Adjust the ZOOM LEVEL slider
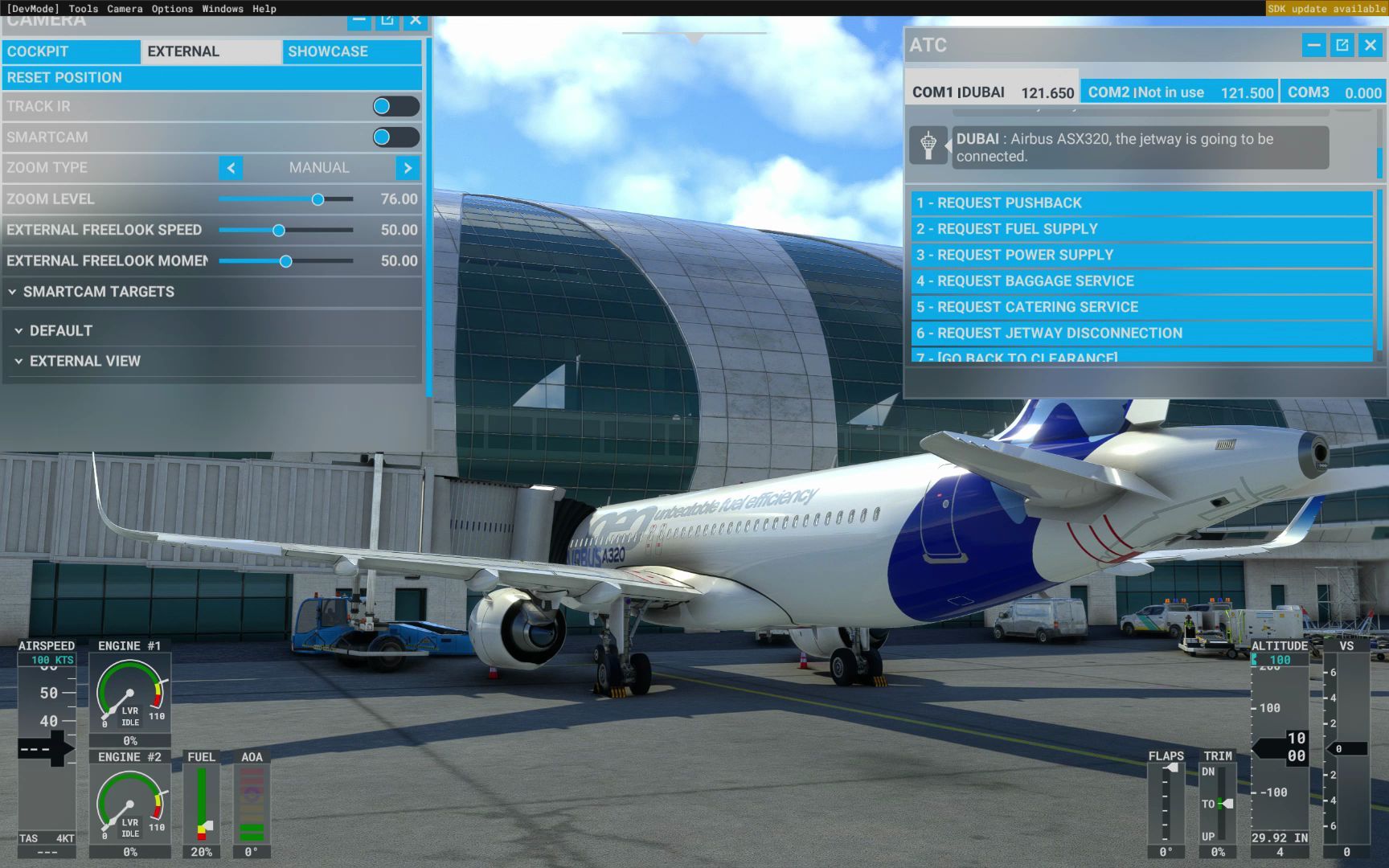1389x868 pixels. (x=317, y=199)
